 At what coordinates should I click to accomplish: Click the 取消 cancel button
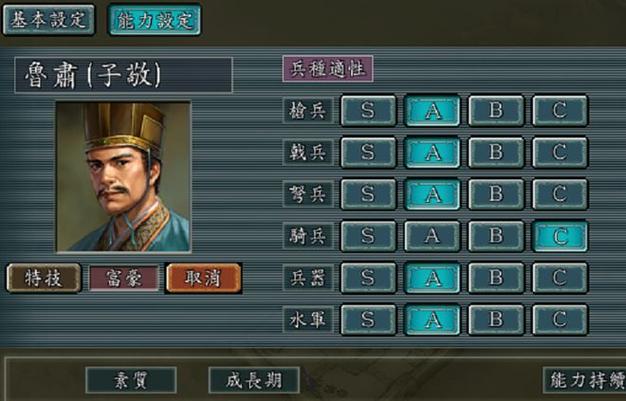203,278
